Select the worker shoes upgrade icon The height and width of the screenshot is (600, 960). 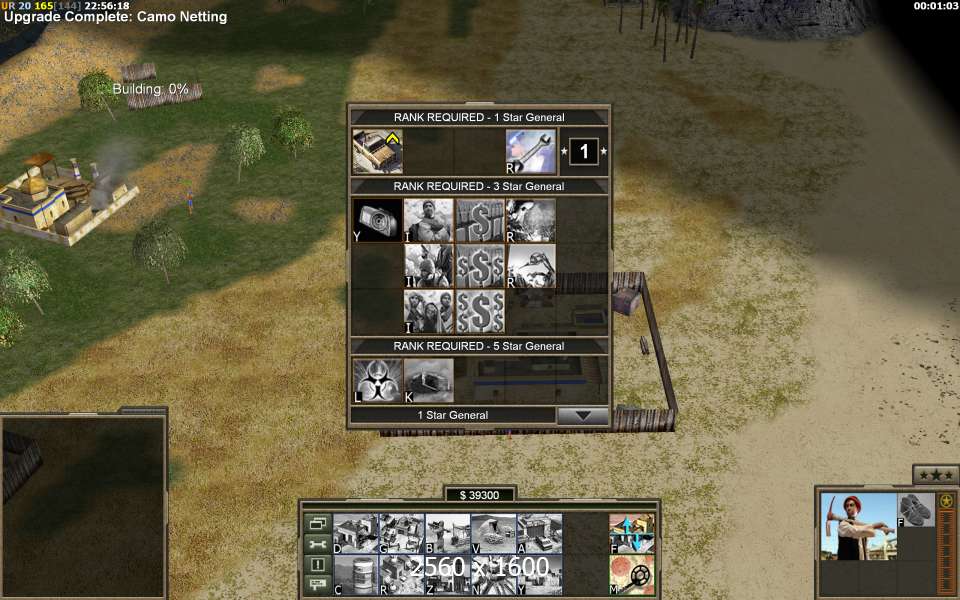tap(915, 509)
